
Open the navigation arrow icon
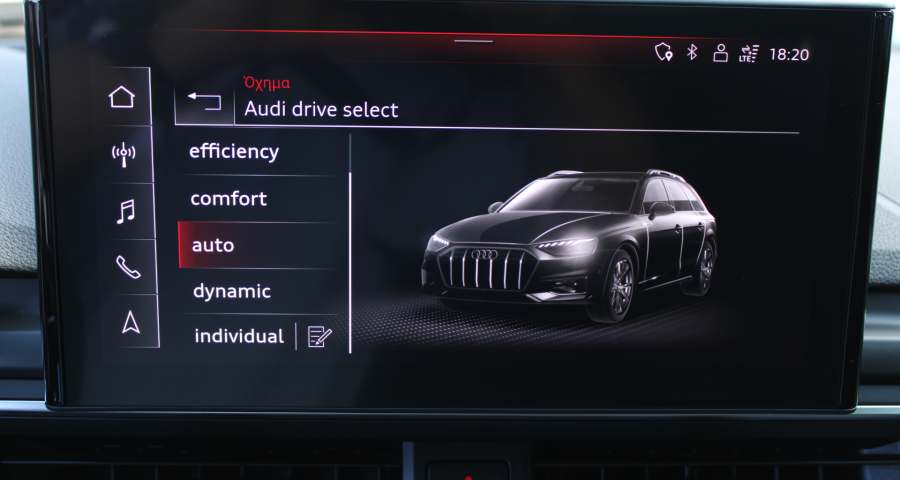pyautogui.click(x=130, y=322)
